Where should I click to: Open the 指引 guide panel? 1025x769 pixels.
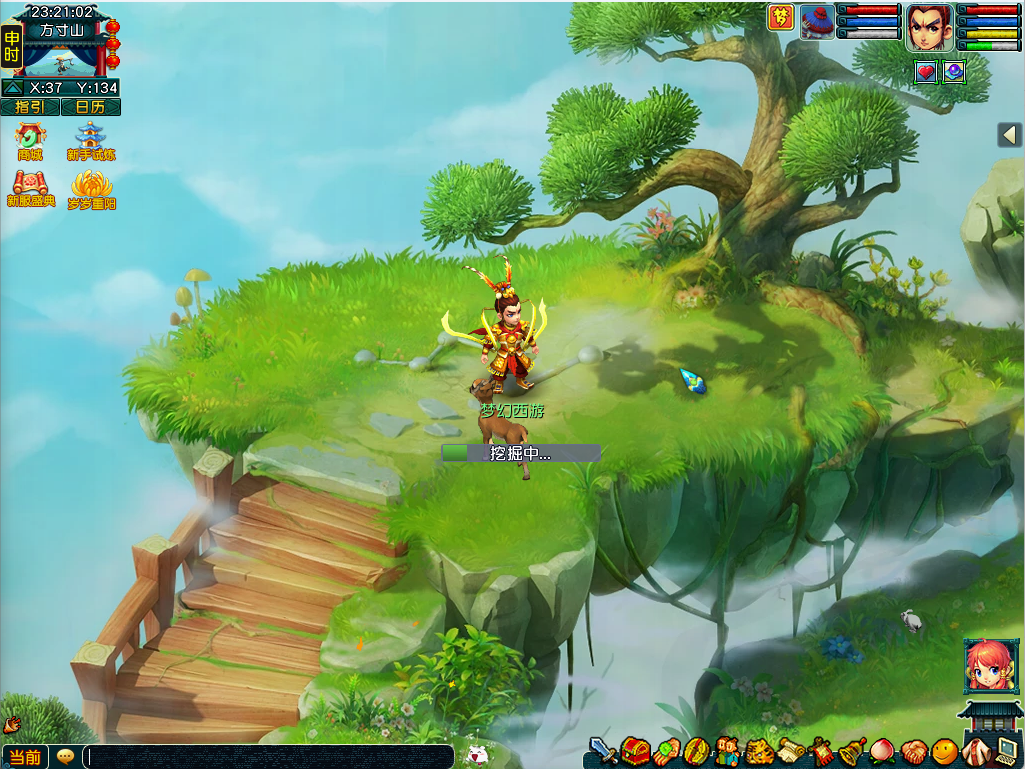click(30, 107)
